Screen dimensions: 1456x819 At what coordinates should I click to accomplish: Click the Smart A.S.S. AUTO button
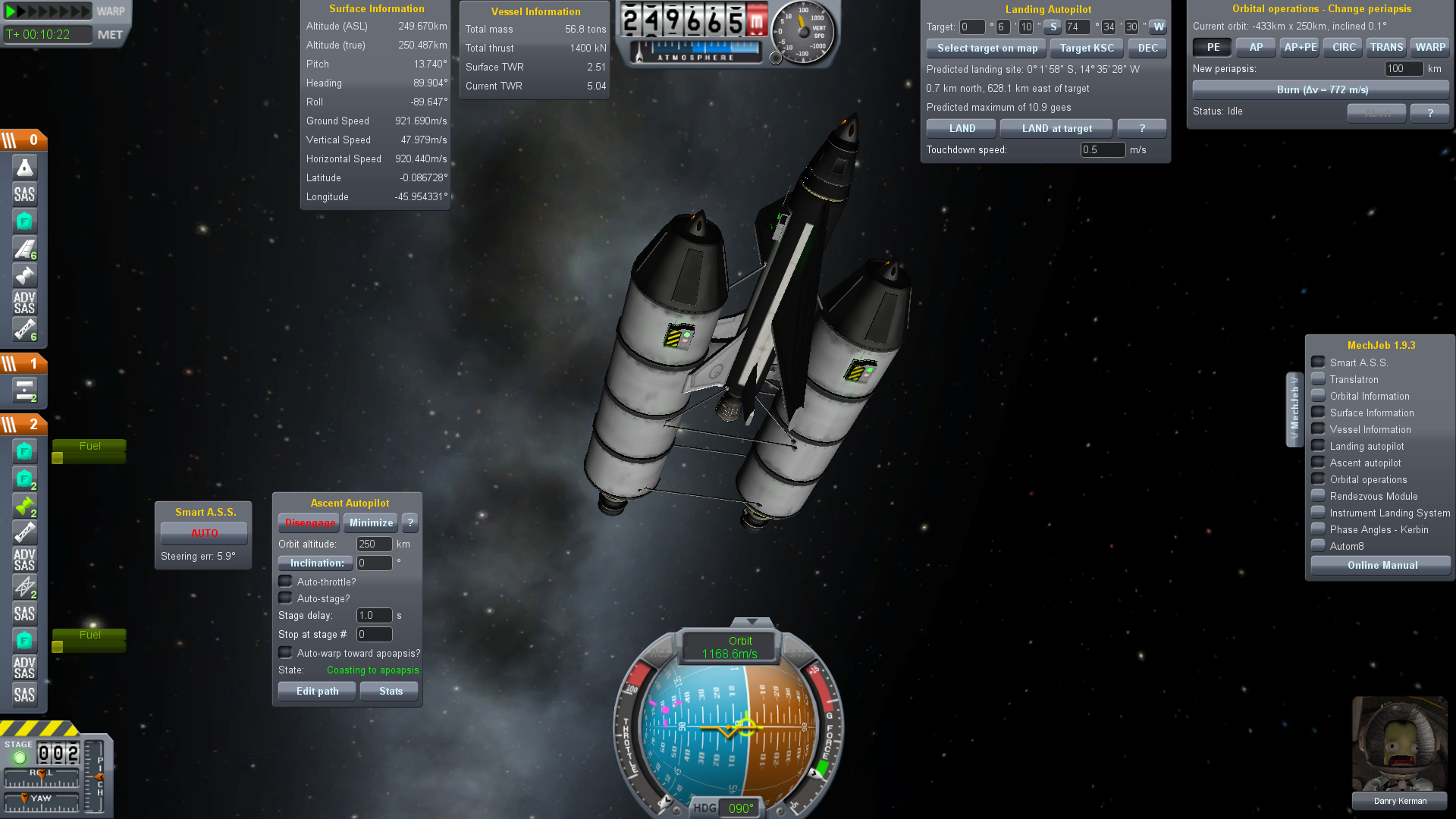pos(204,533)
